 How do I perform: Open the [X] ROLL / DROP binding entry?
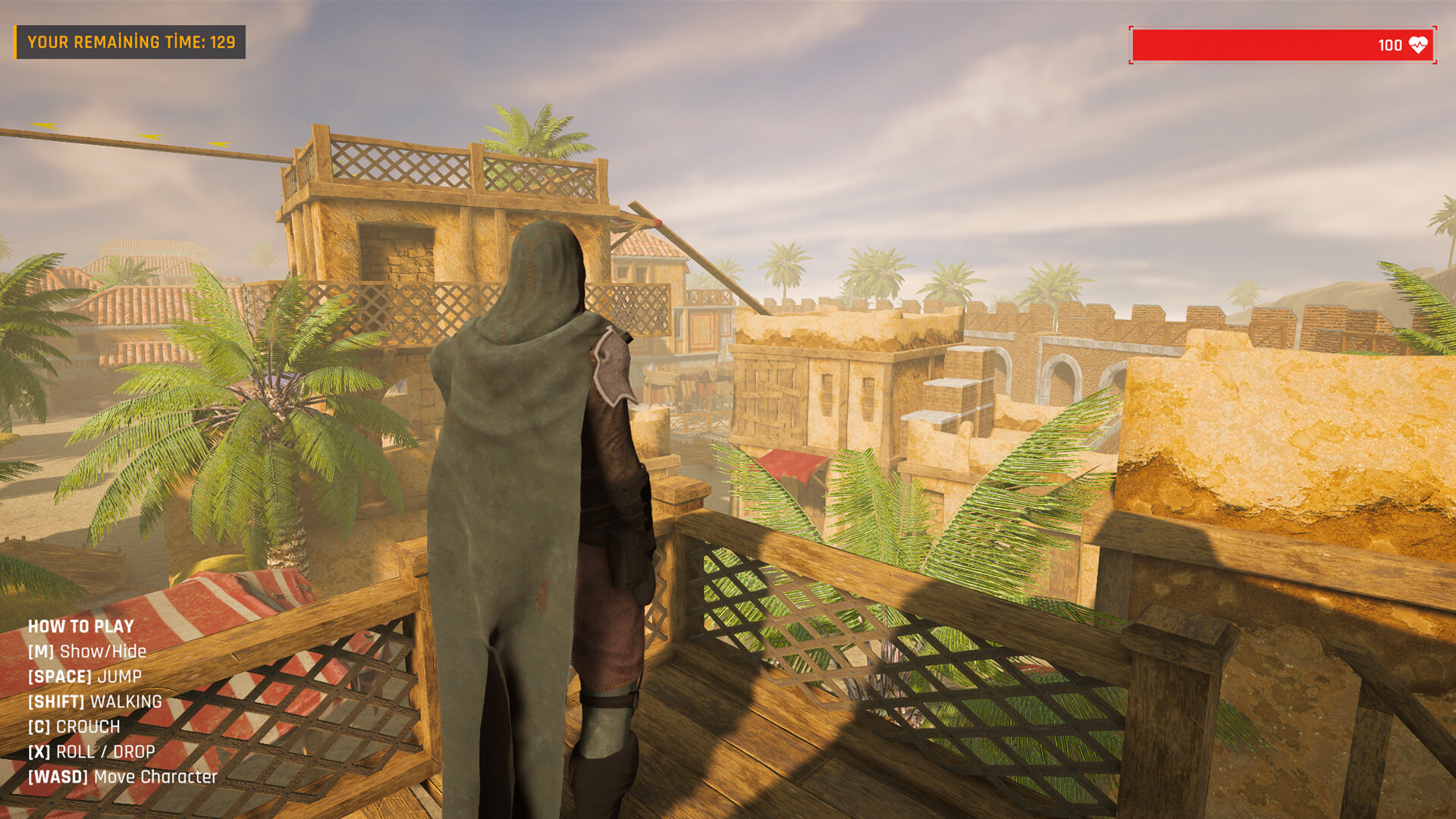(x=90, y=751)
